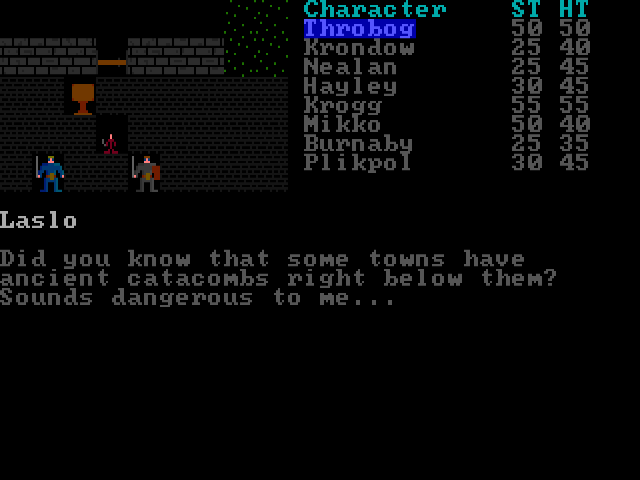Click on Krogg's roster row
640x480 pixels.
(342, 105)
